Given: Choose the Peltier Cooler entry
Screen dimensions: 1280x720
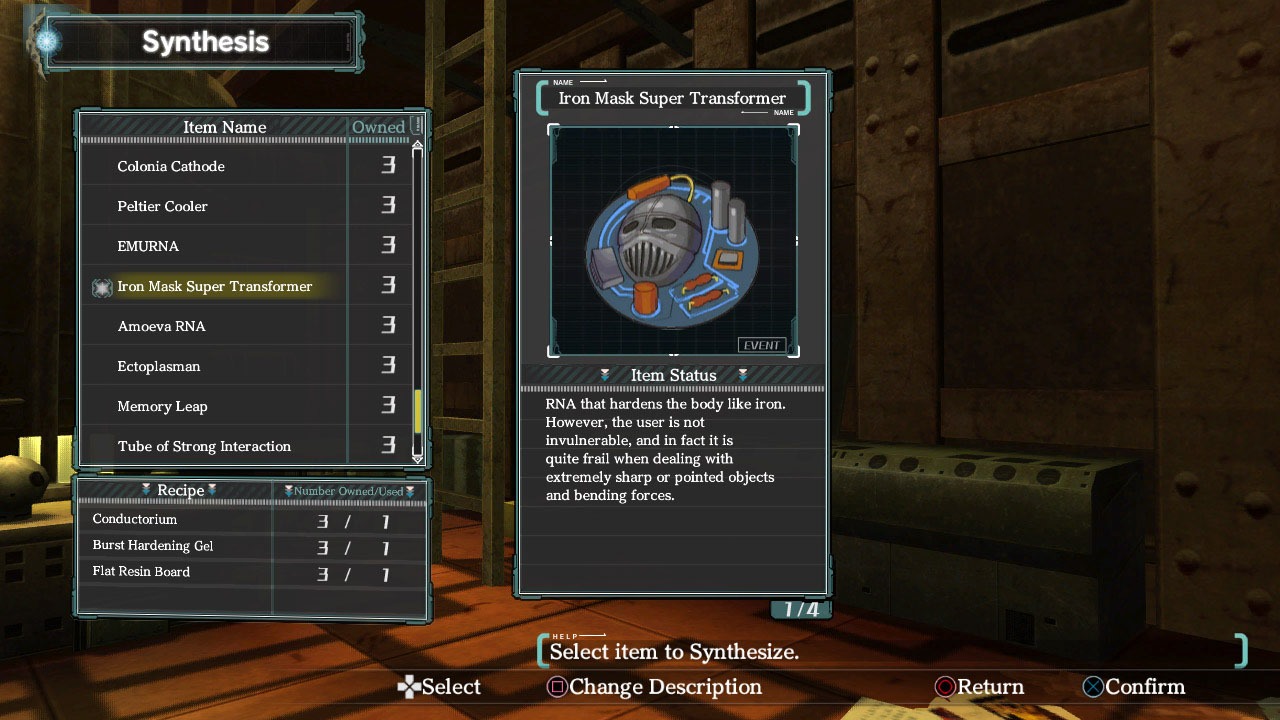Looking at the screenshot, I should point(163,206).
